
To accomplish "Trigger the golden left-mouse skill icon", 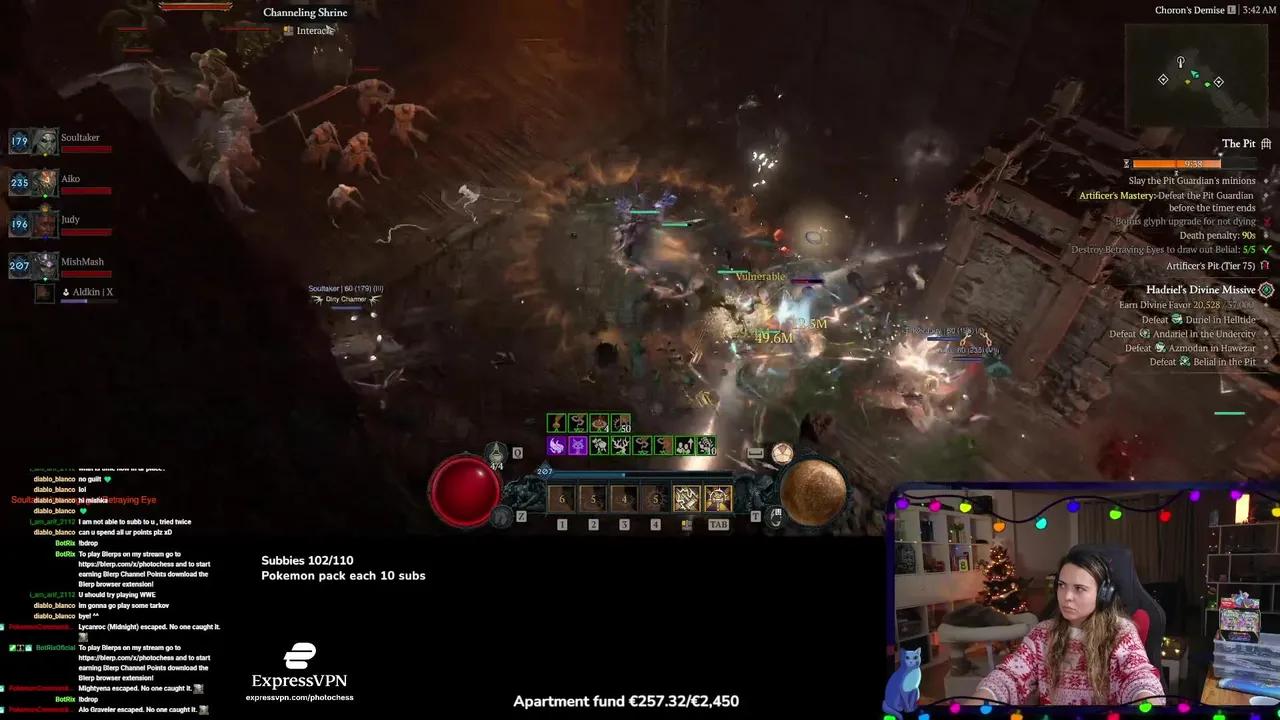I will [x=686, y=498].
